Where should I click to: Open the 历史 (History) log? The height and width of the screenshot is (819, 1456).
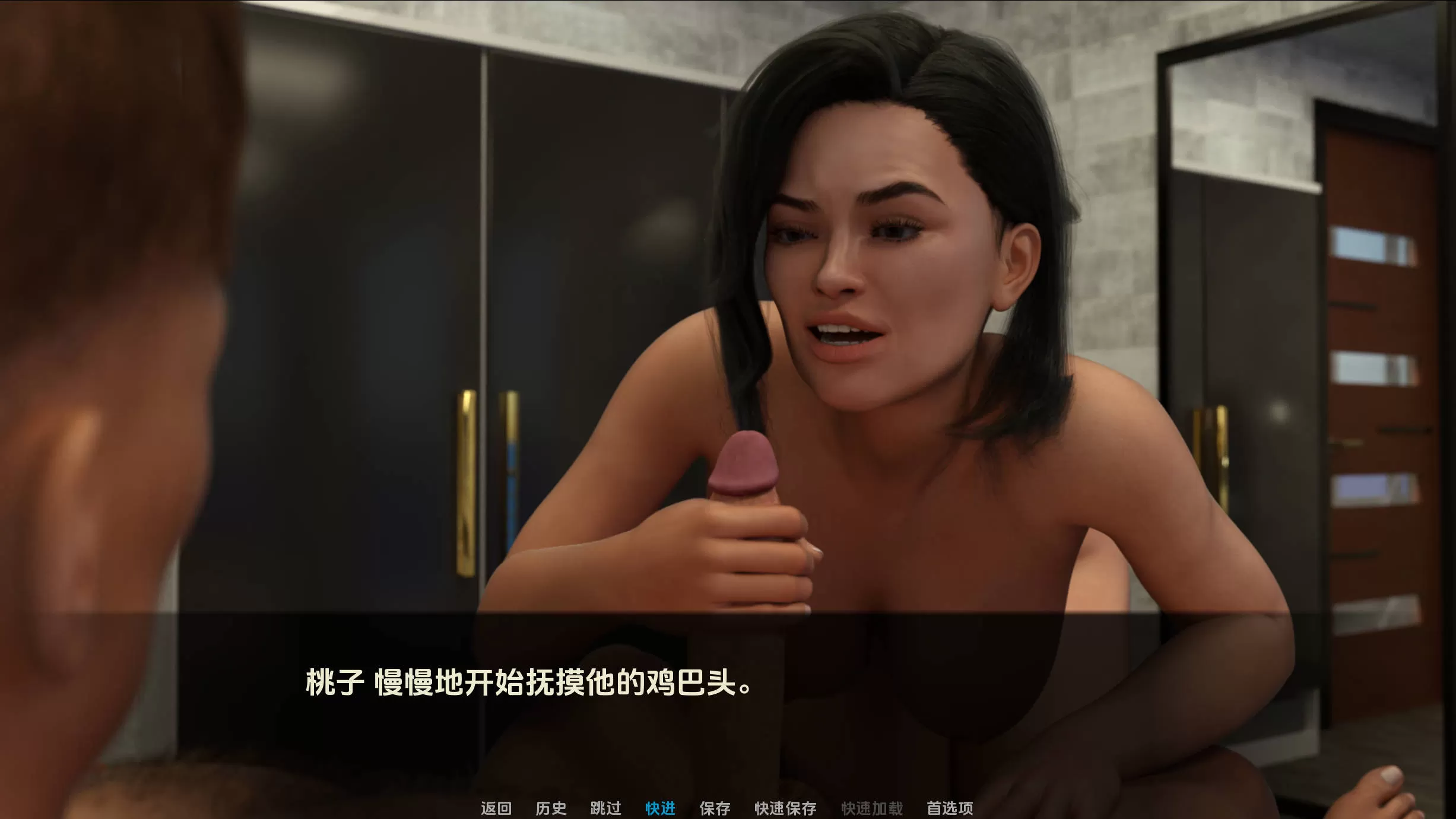click(551, 808)
